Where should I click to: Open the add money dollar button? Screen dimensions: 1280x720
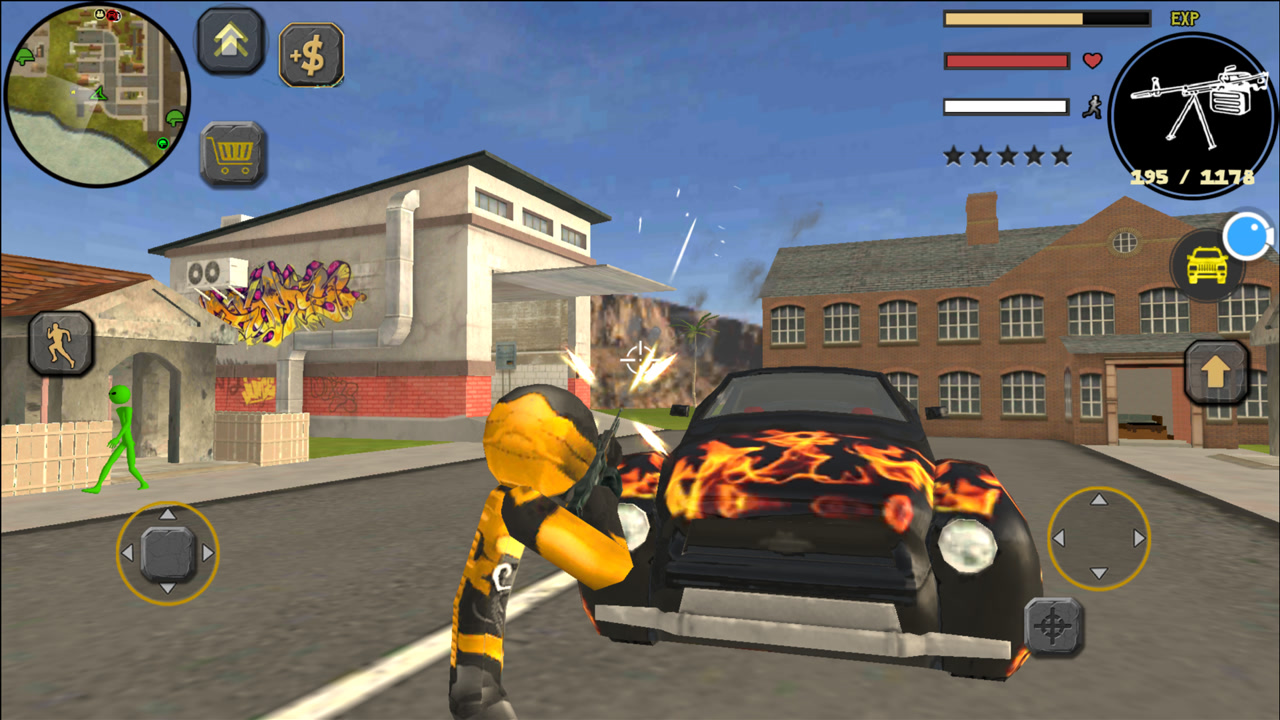coord(311,55)
